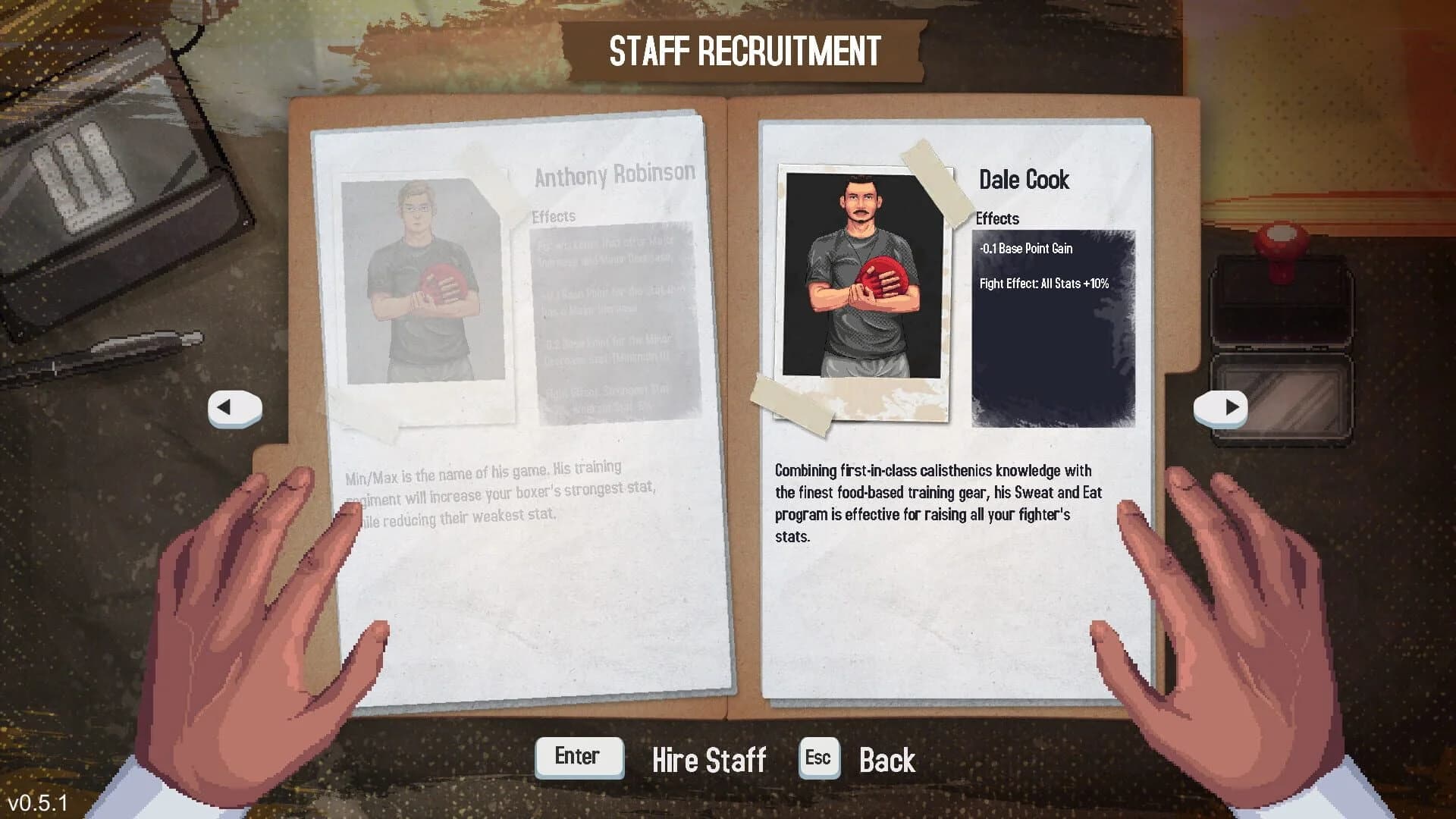The width and height of the screenshot is (1456, 819).
Task: Select the Hire Staff button
Action: (x=709, y=760)
